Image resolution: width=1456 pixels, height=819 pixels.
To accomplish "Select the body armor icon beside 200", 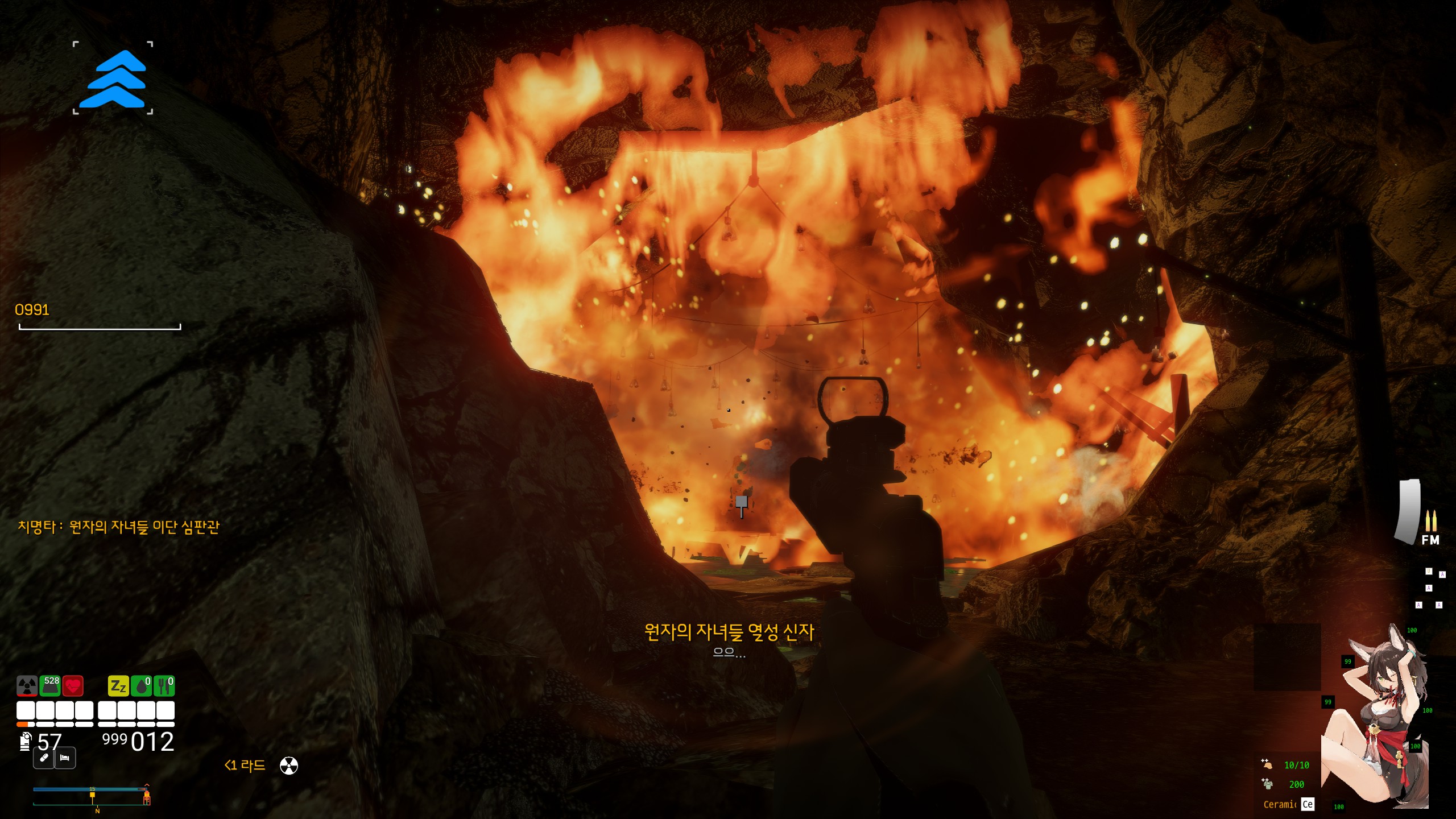I will (1267, 784).
